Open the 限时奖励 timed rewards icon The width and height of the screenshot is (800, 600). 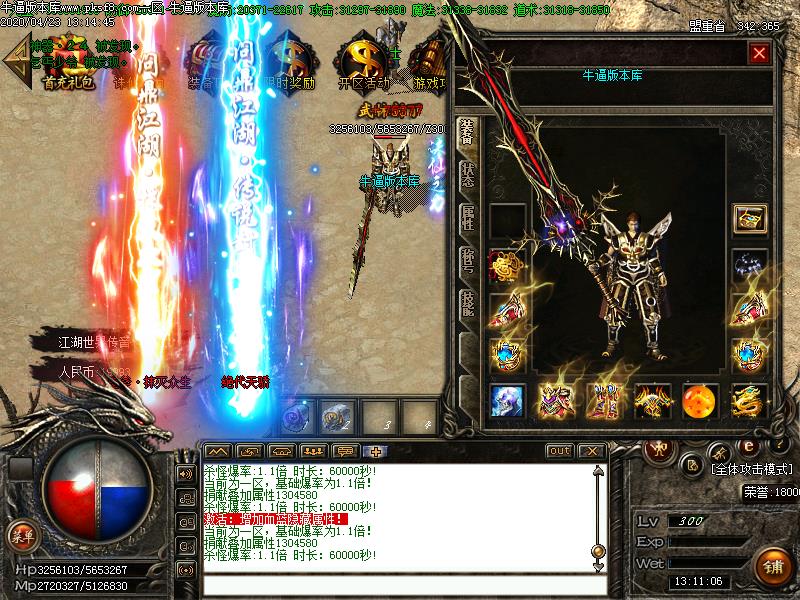coord(286,63)
